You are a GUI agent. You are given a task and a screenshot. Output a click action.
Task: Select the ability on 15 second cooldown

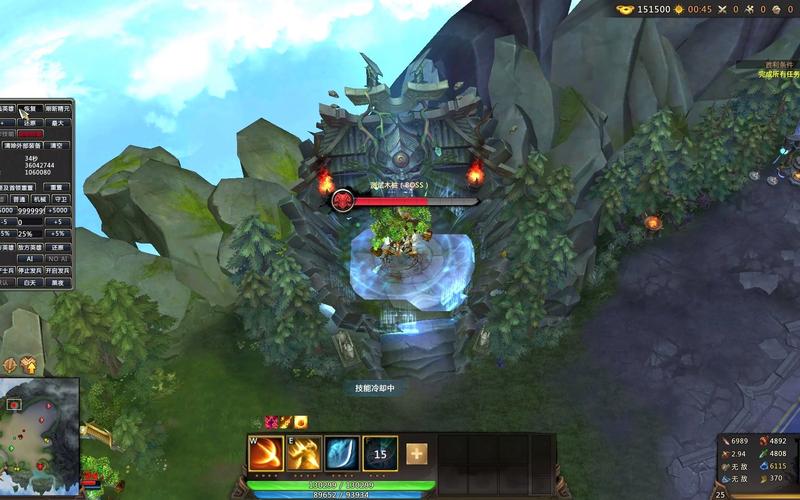[380, 453]
